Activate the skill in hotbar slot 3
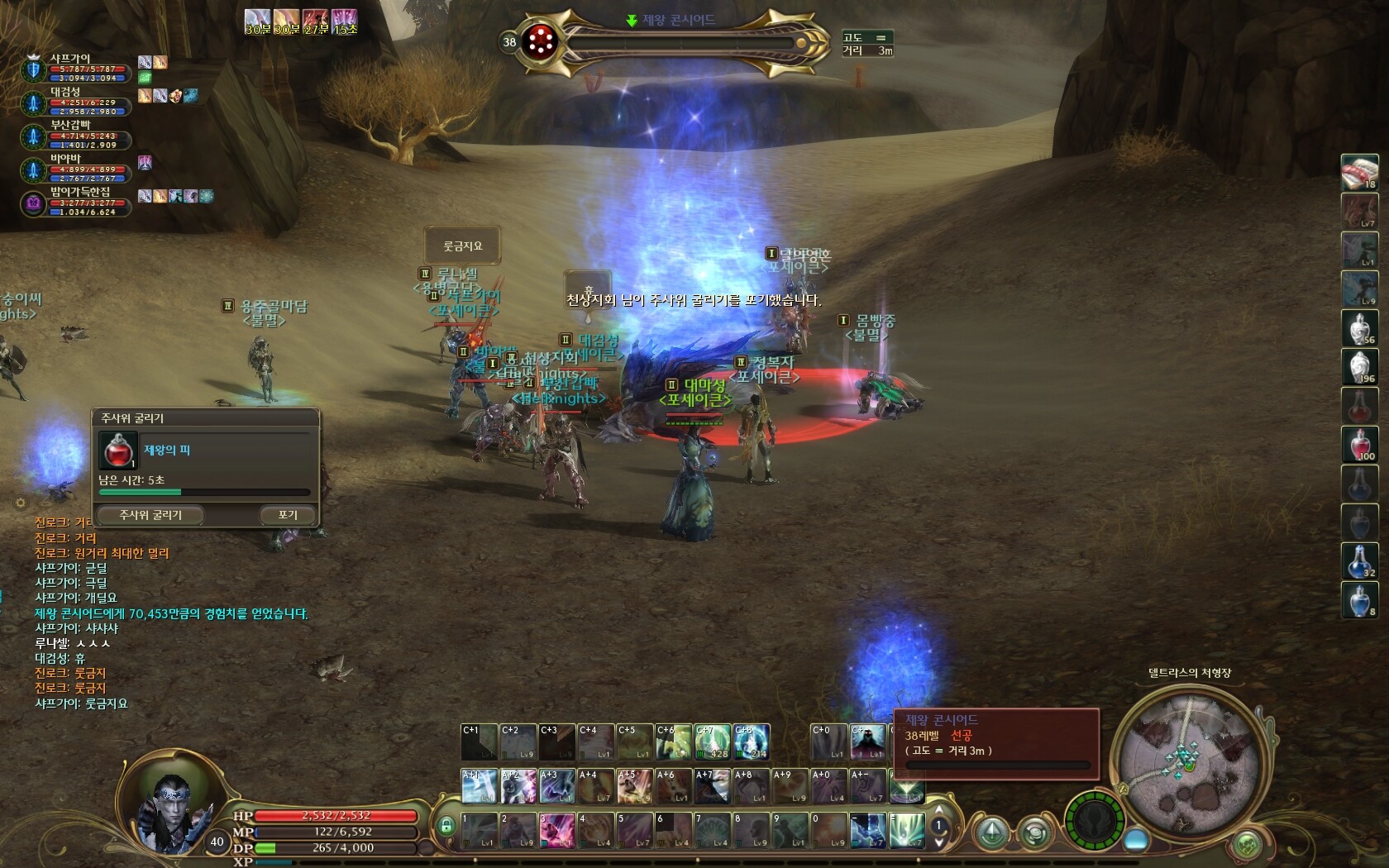The height and width of the screenshot is (868, 1389). [556, 830]
